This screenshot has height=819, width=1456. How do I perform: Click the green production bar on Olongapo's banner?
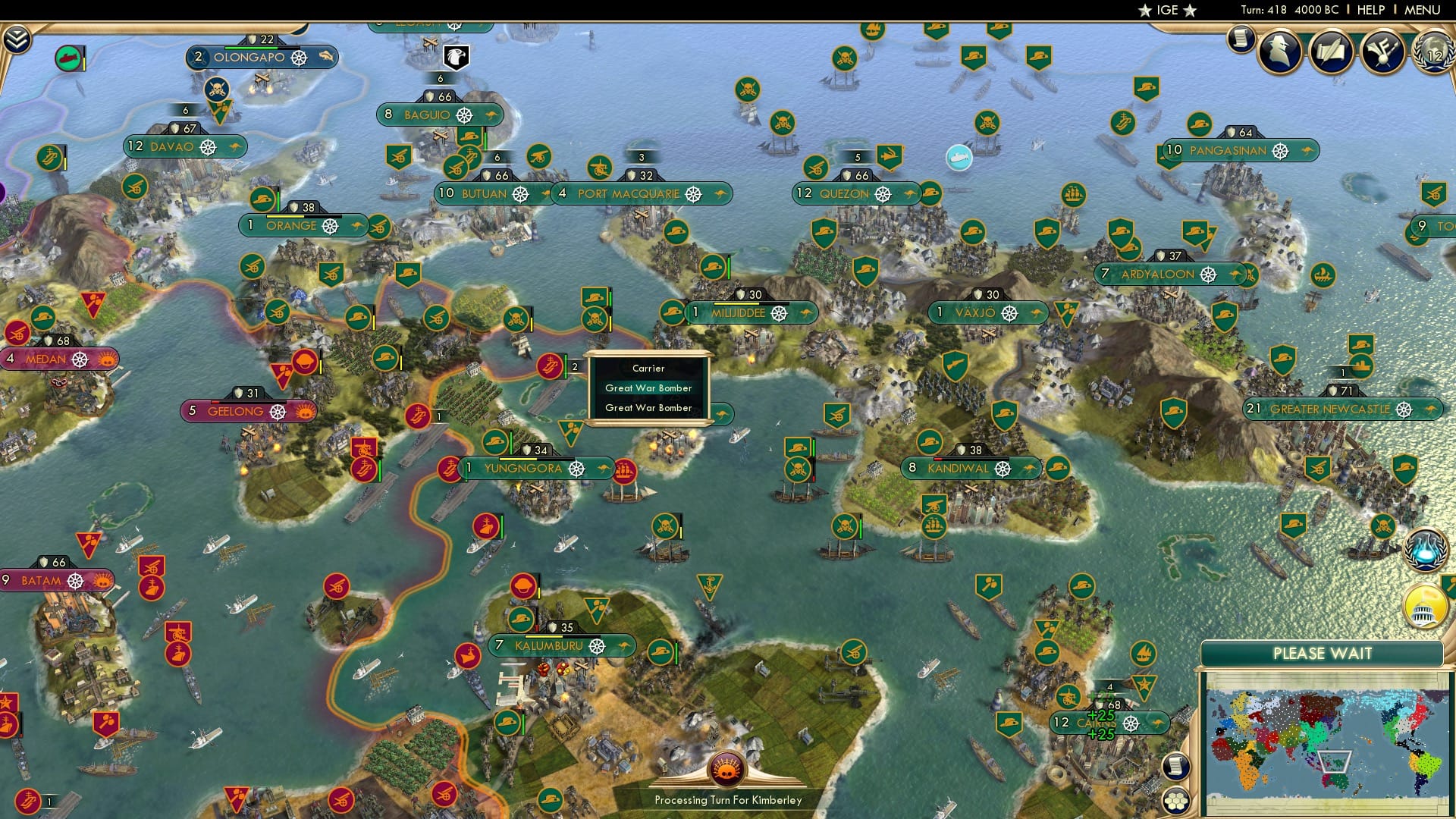(250, 47)
